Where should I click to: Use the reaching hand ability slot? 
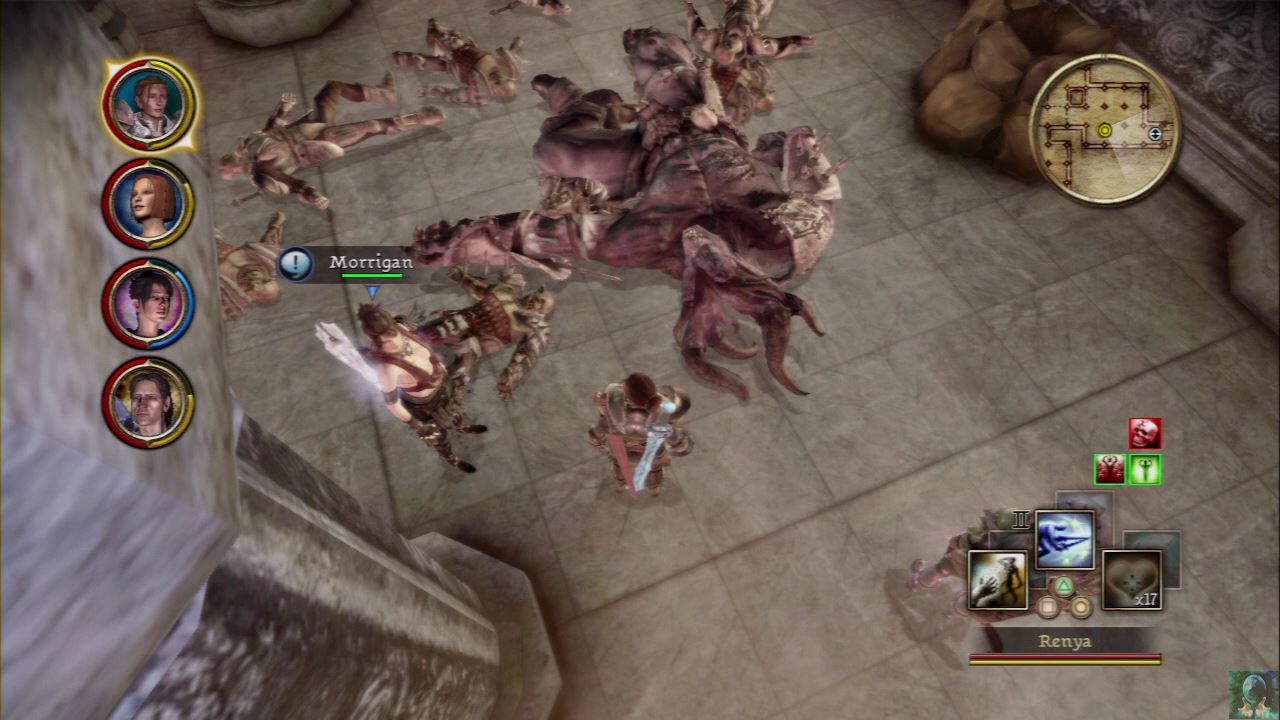997,580
